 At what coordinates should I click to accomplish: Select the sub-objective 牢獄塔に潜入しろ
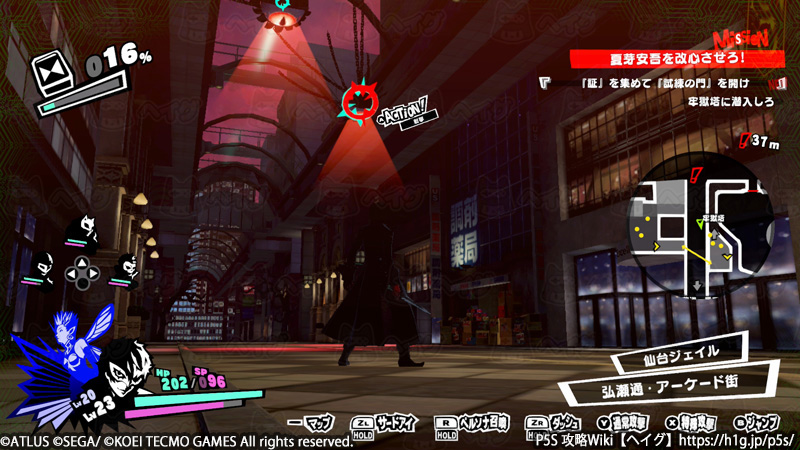tap(733, 103)
